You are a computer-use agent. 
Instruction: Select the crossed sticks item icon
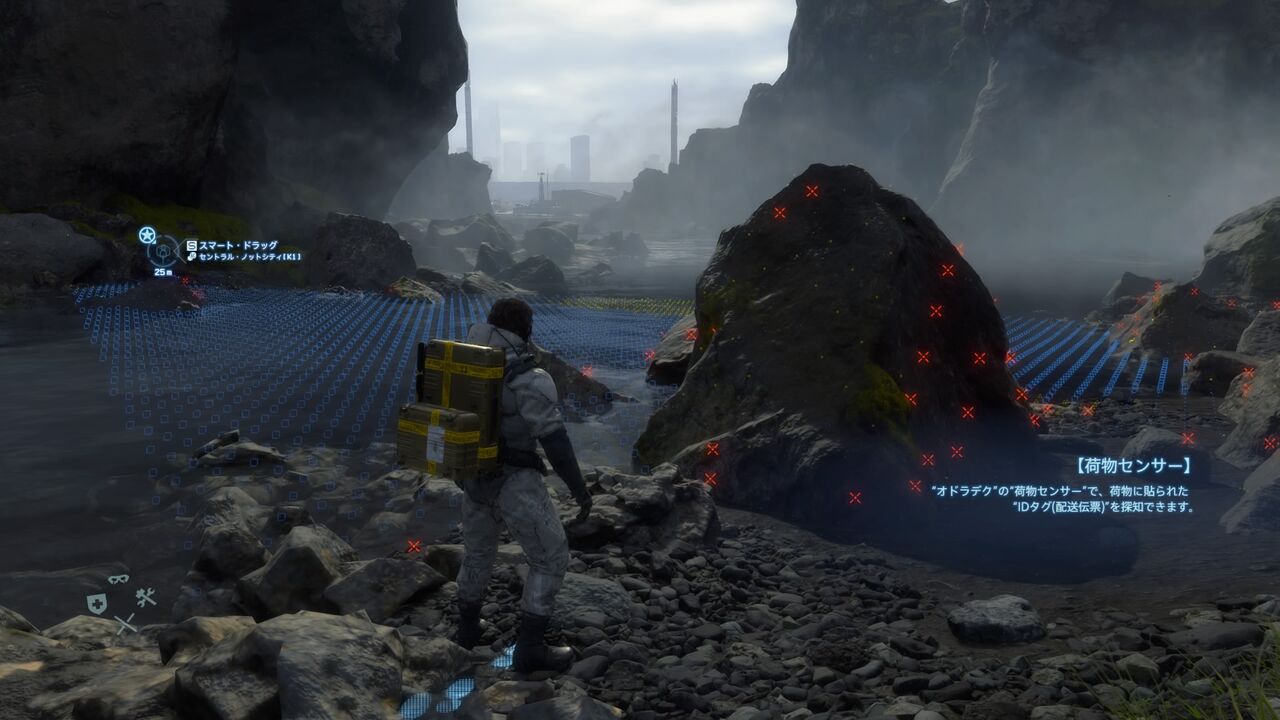[124, 624]
